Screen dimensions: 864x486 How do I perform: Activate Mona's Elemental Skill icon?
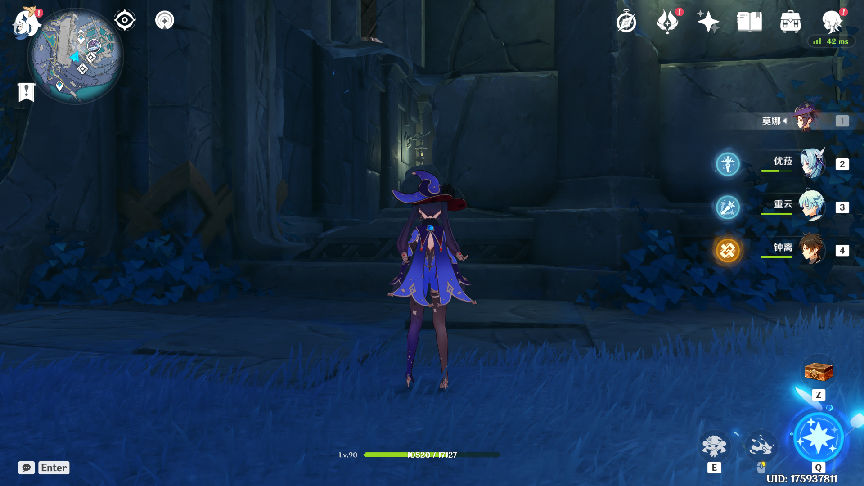click(714, 445)
